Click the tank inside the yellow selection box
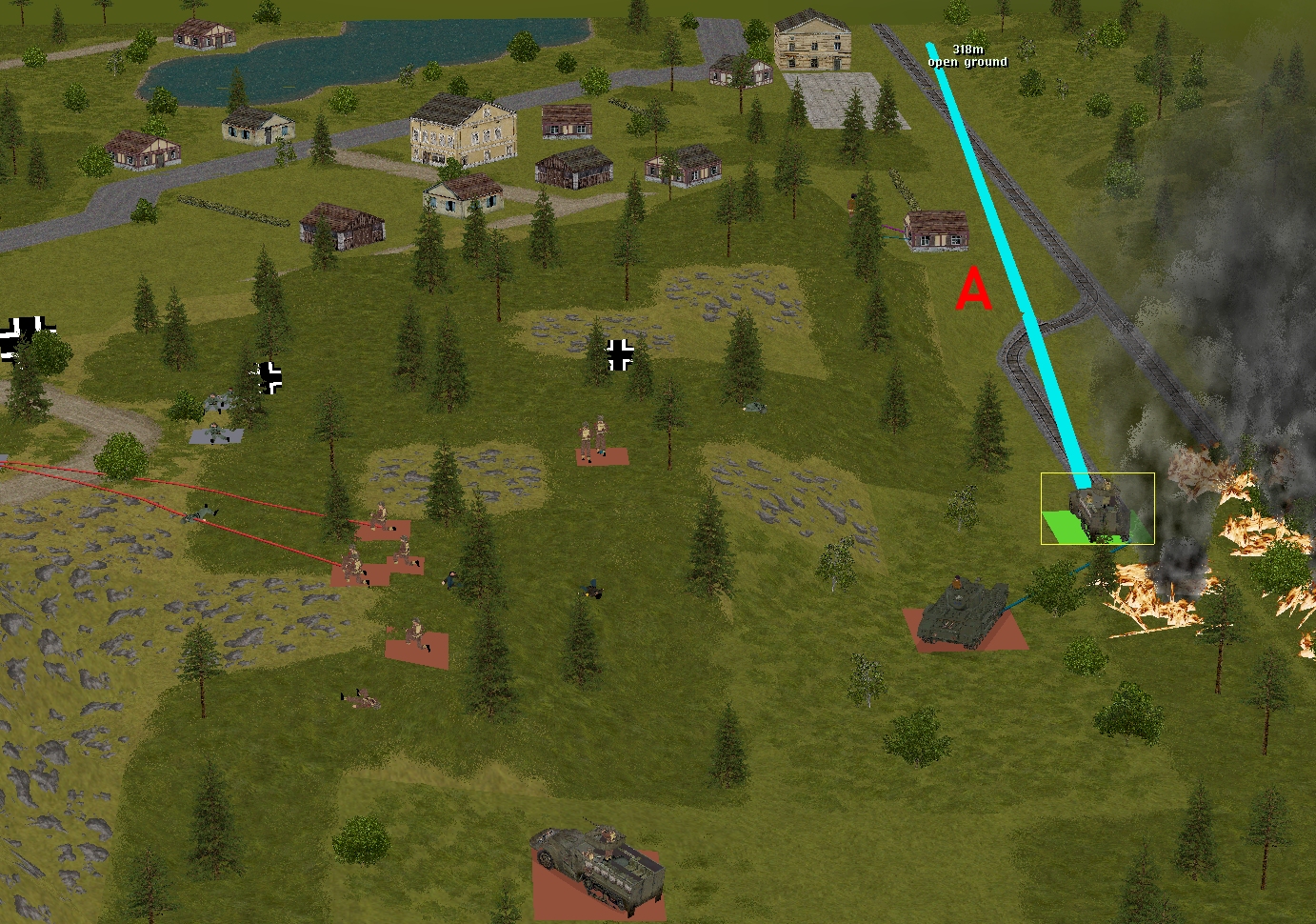Screen dimensions: 1316x924 1099,510
